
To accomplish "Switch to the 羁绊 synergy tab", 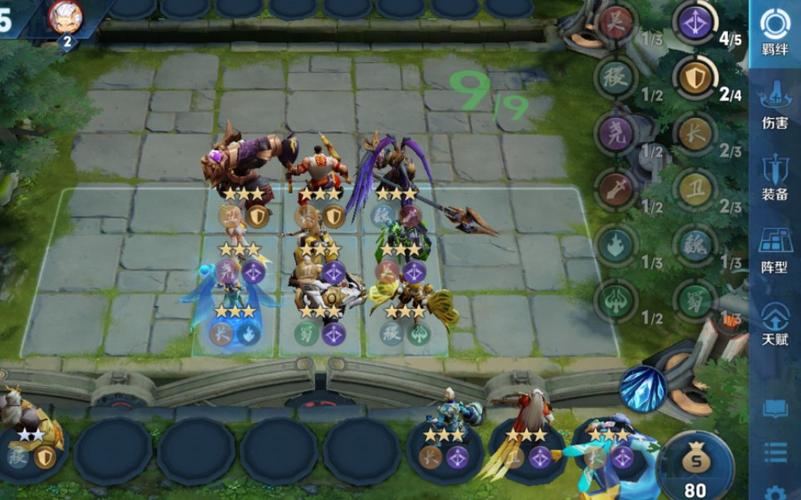I will (775, 33).
